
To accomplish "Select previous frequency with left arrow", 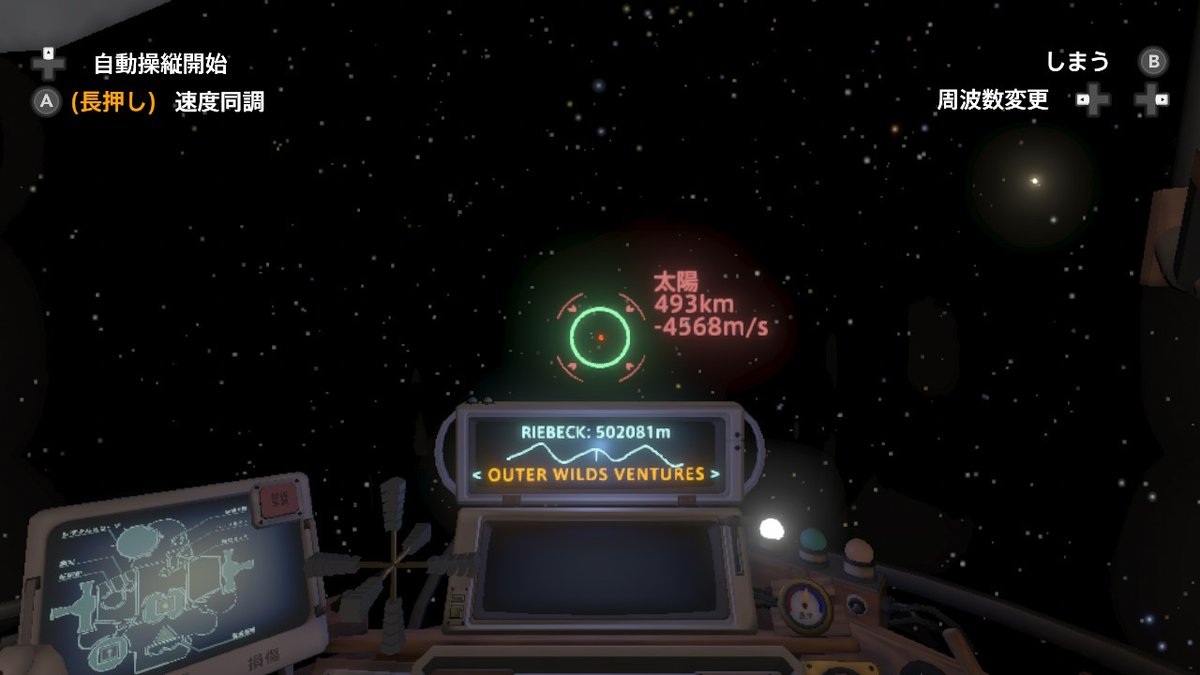I will (478, 474).
